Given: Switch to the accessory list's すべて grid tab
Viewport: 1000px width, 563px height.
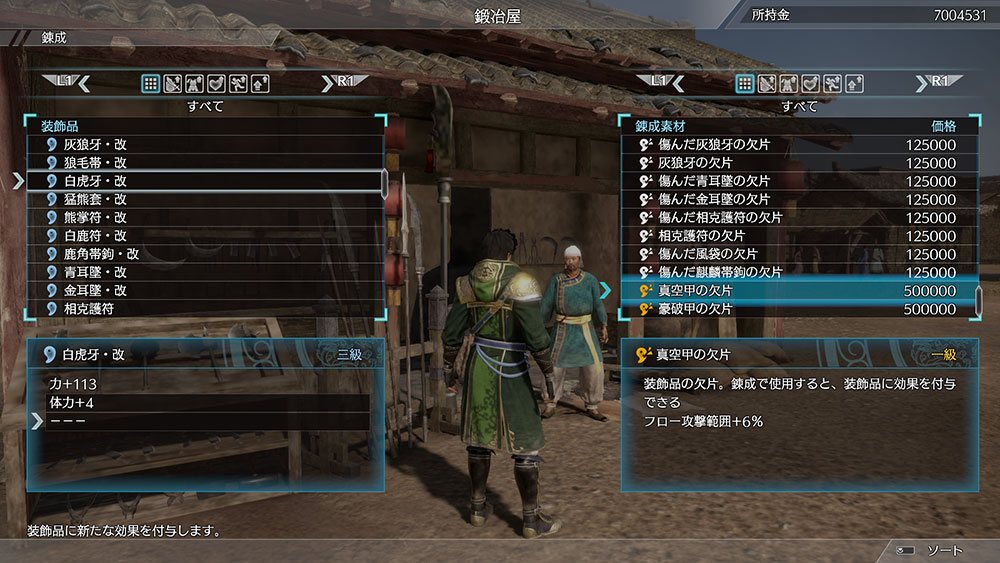Looking at the screenshot, I should pos(150,84).
